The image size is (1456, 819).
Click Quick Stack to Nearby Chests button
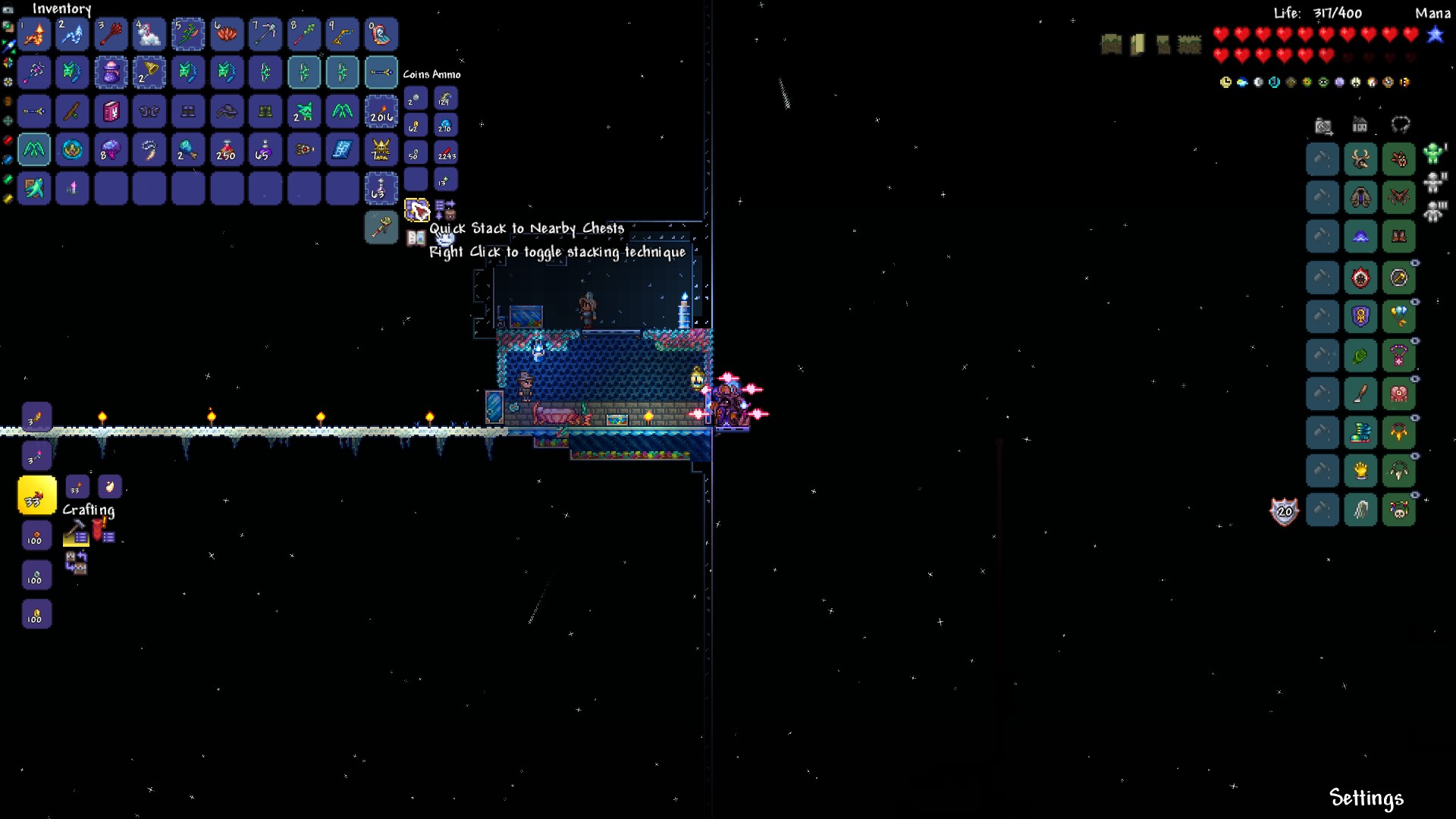pyautogui.click(x=416, y=209)
